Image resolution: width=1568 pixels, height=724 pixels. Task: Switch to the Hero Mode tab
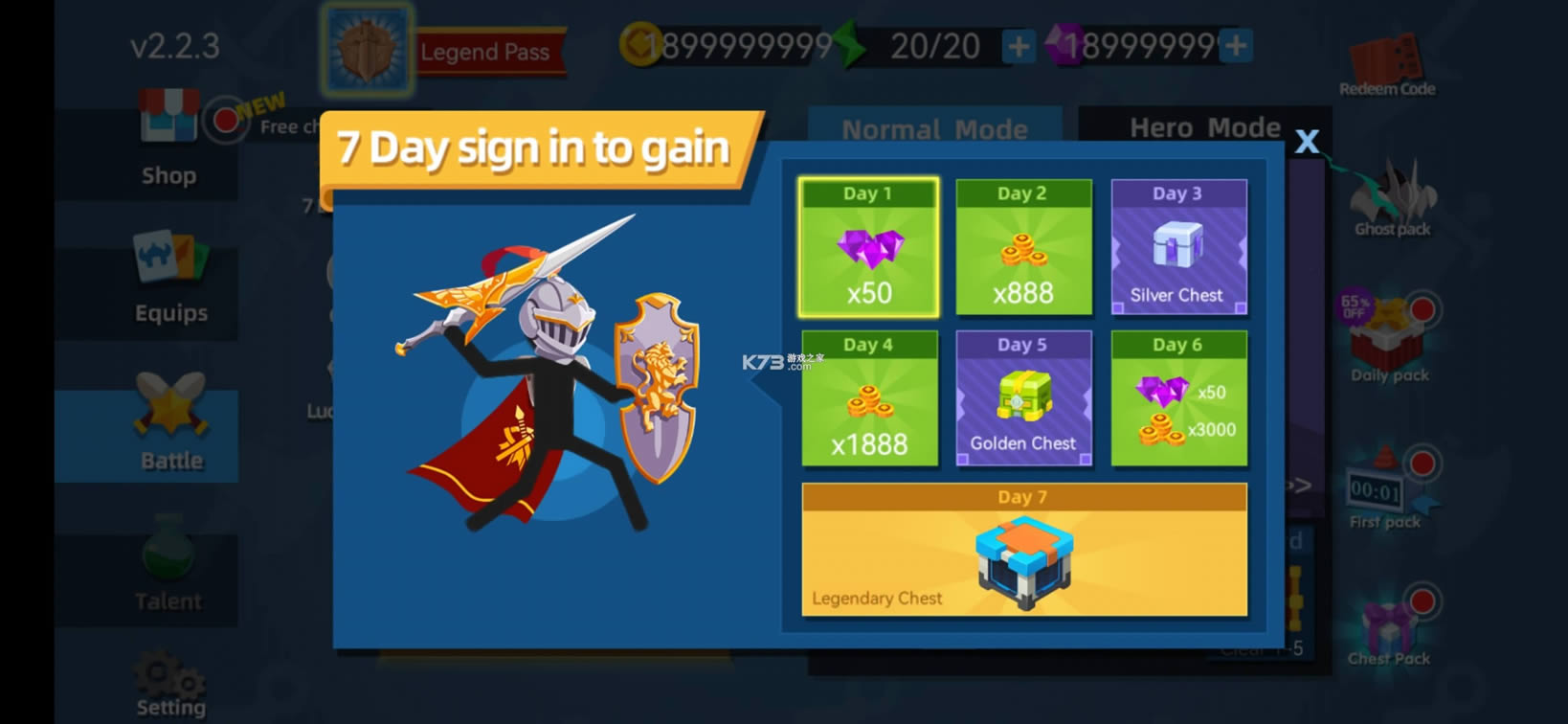1204,125
